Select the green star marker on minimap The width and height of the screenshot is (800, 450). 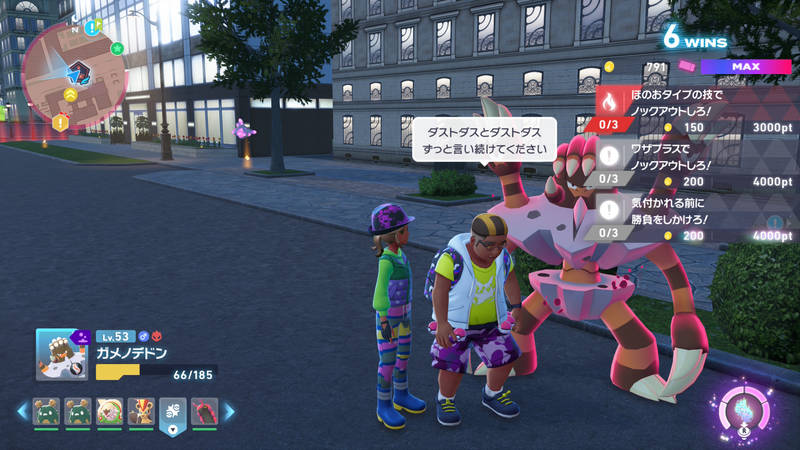[x=117, y=47]
